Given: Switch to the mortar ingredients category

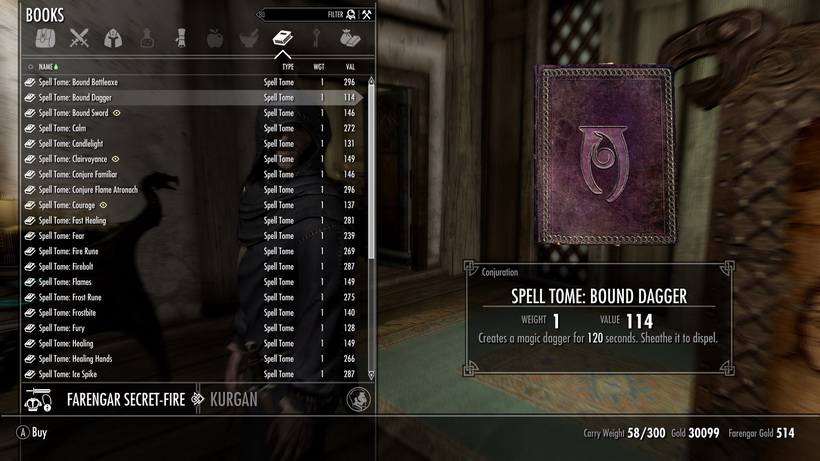Looking at the screenshot, I should coord(248,39).
